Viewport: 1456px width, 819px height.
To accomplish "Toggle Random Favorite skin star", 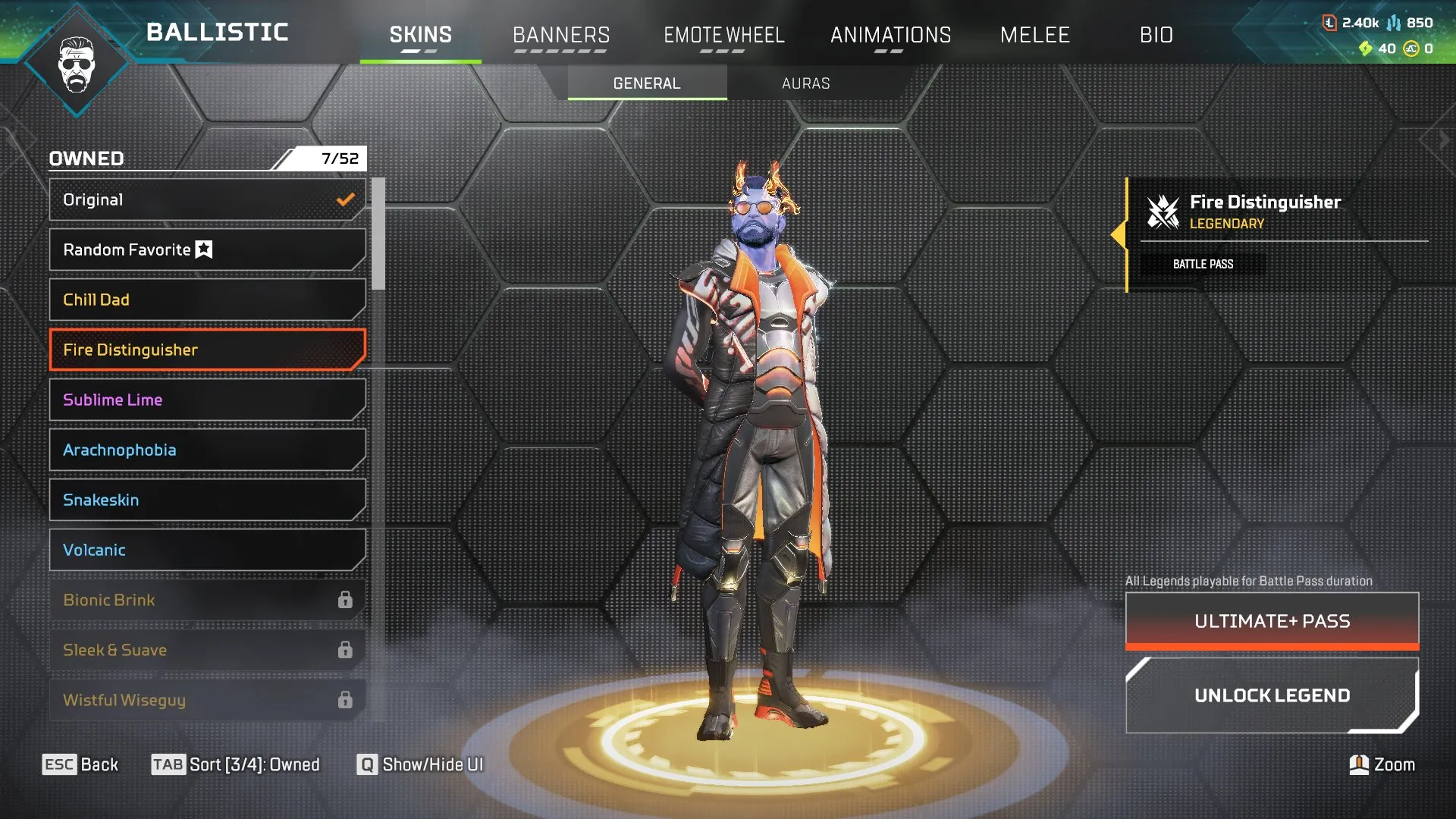I will pyautogui.click(x=203, y=248).
